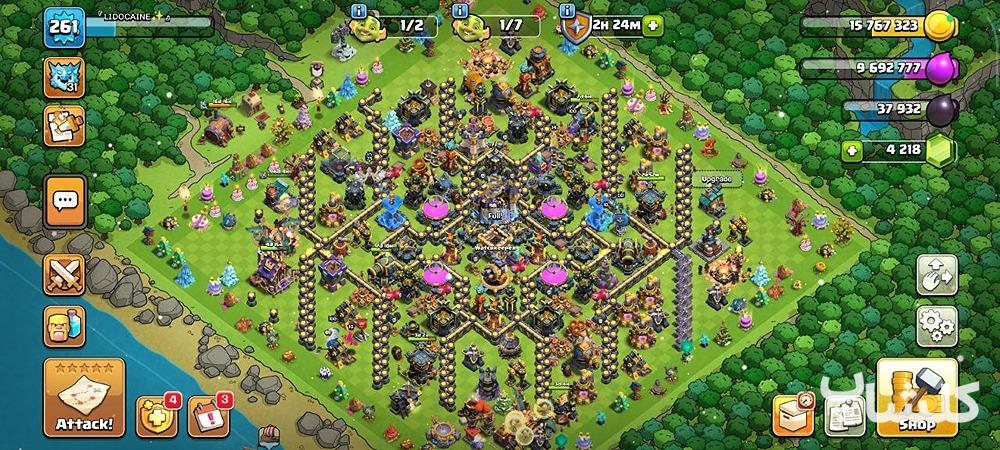The width and height of the screenshot is (1000, 450).
Task: Open the barbarian and elixir army overview
Action: (66, 326)
